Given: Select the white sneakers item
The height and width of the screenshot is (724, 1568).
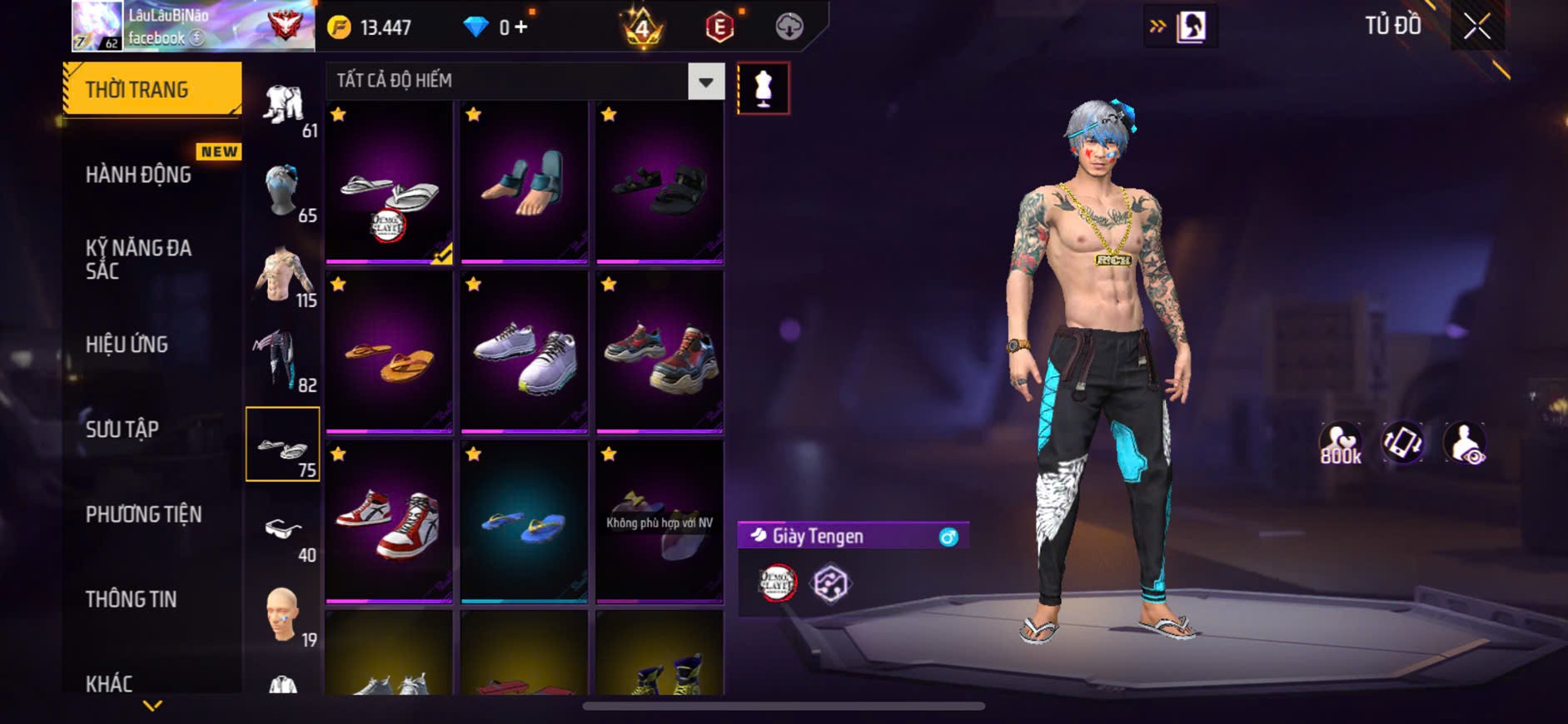Looking at the screenshot, I should point(524,352).
